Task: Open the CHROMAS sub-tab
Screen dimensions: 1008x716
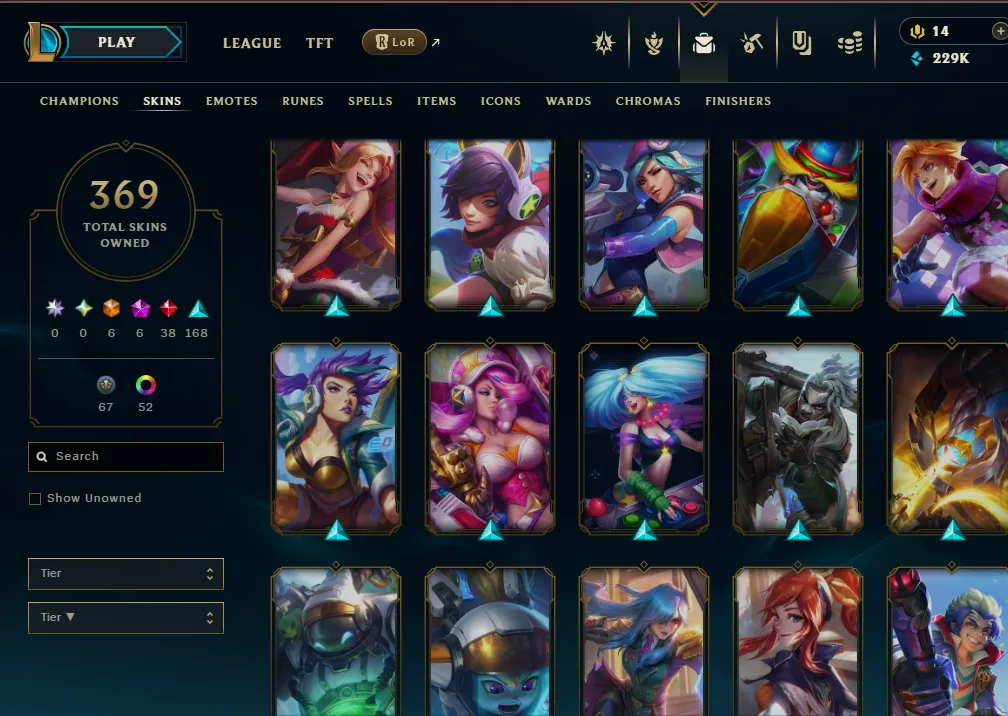Action: coord(648,101)
